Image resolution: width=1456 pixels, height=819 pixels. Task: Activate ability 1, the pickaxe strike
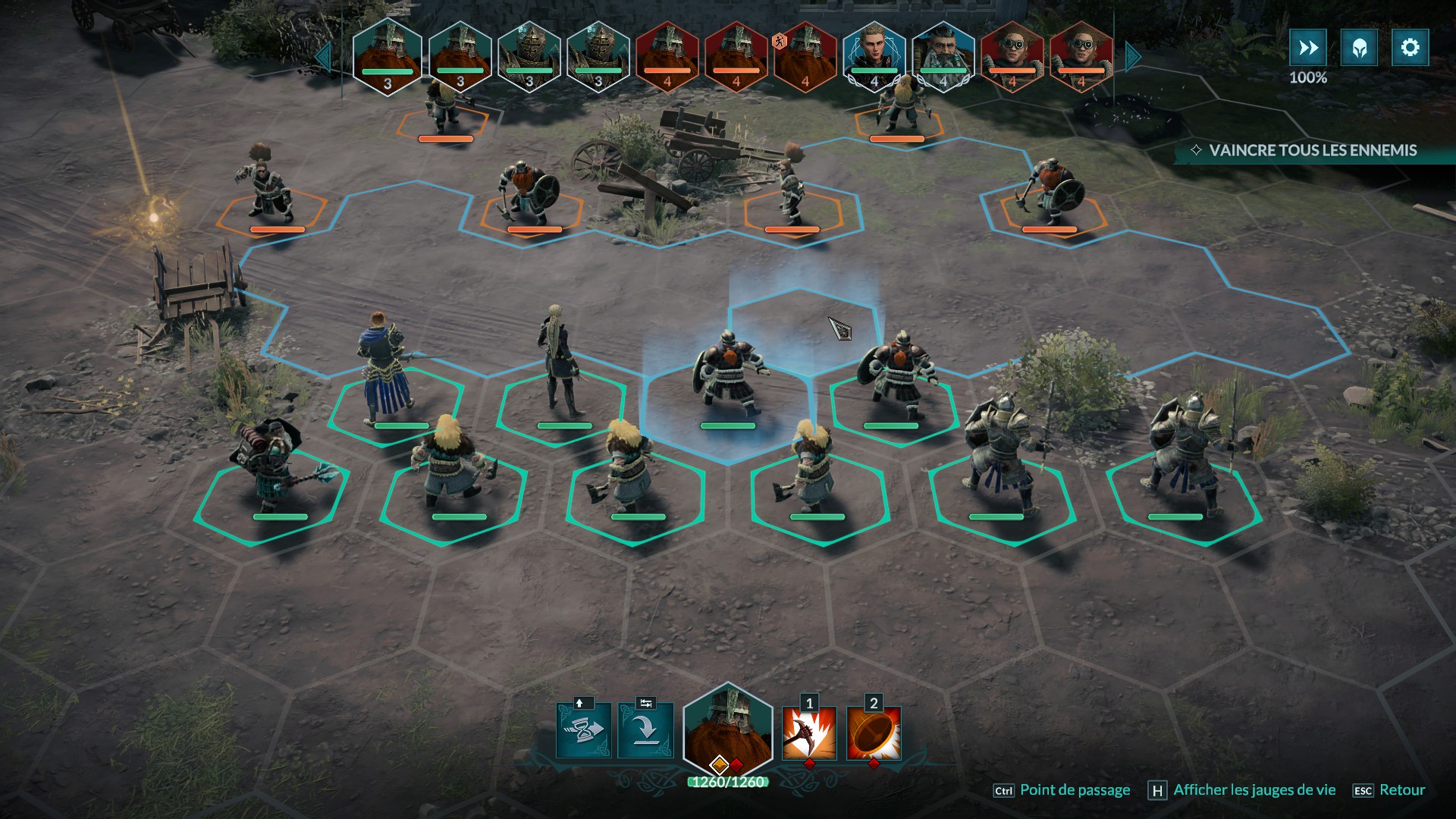coord(809,733)
